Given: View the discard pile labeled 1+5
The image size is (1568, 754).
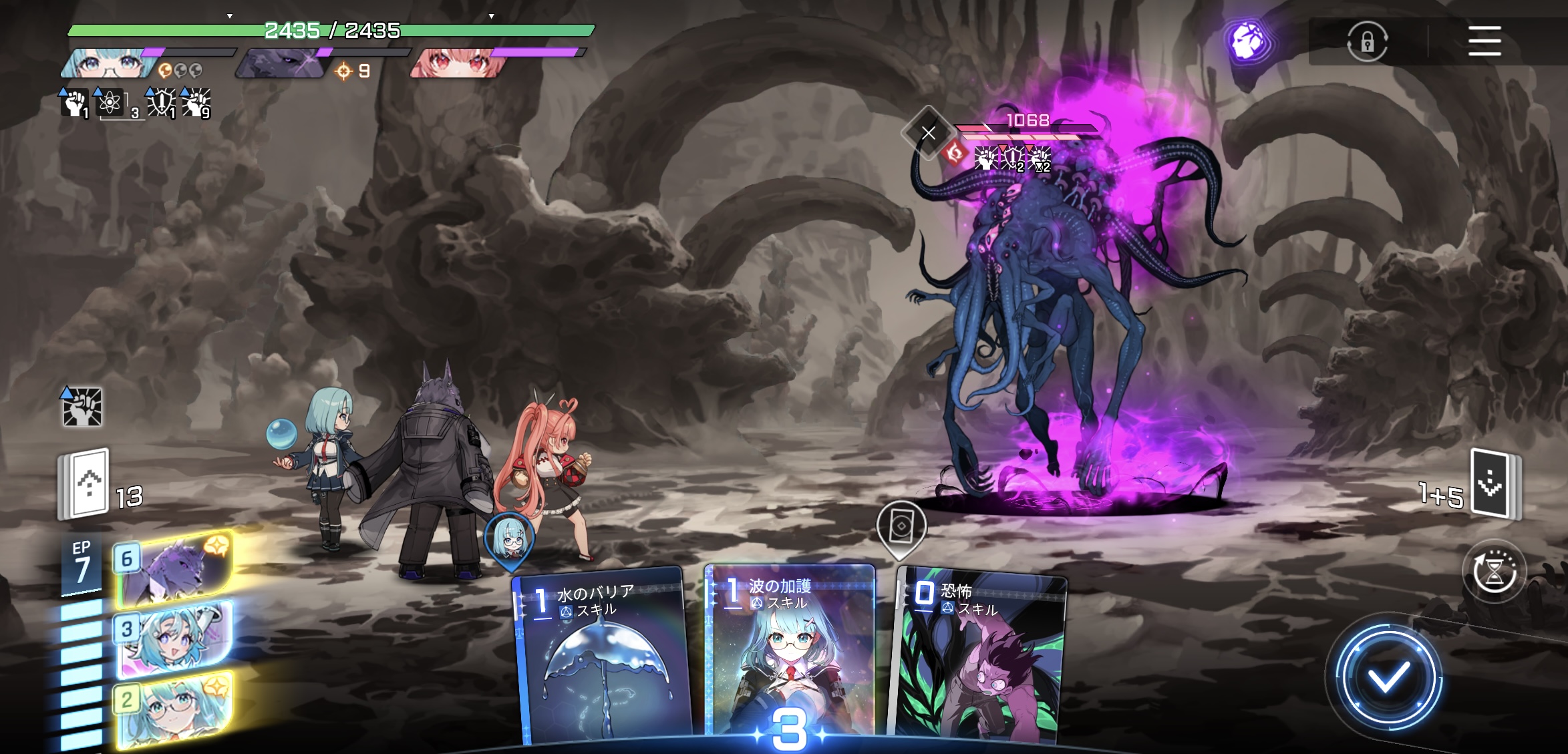Looking at the screenshot, I should (1493, 484).
